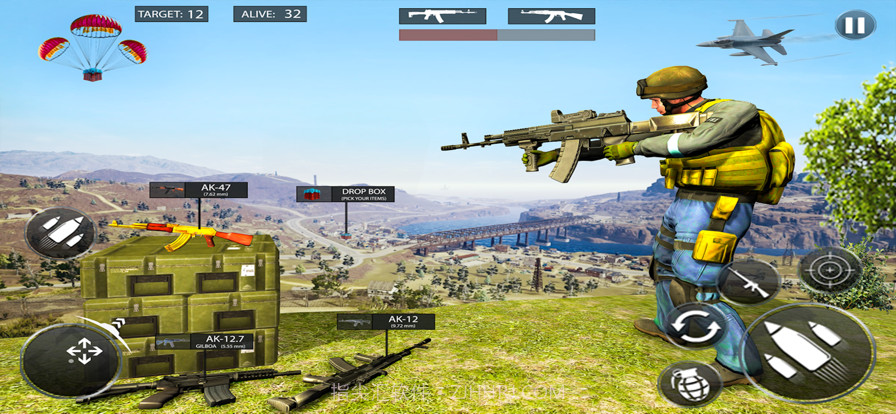The image size is (896, 414).
Task: Aim using the crosshair scope button
Action: (829, 269)
